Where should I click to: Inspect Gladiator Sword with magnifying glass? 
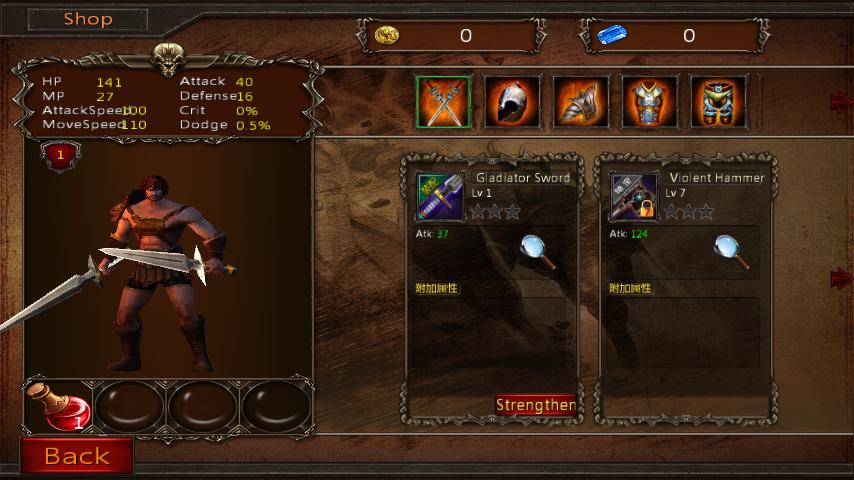pos(539,251)
